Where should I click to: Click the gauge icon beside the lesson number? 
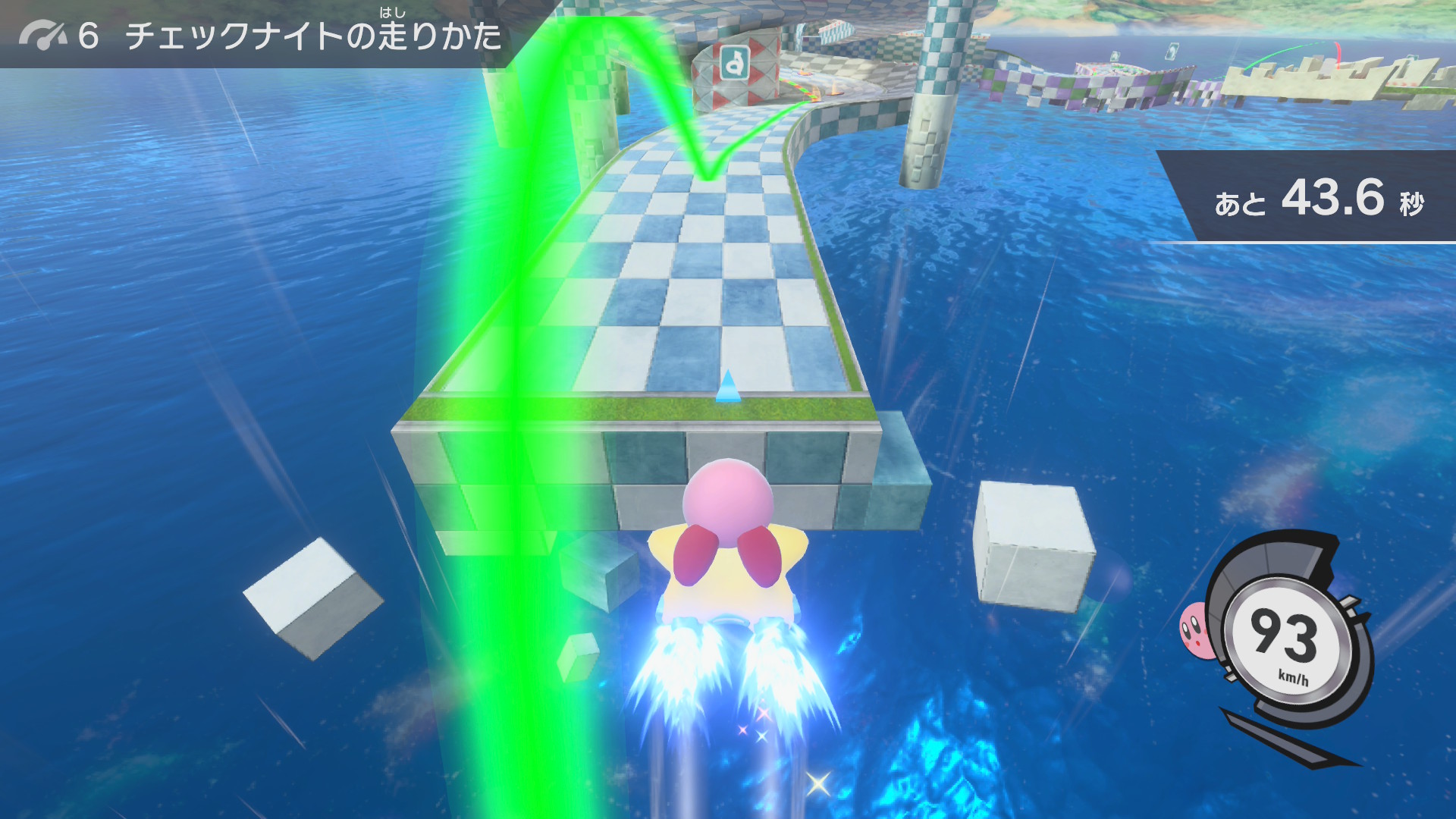[x=43, y=36]
